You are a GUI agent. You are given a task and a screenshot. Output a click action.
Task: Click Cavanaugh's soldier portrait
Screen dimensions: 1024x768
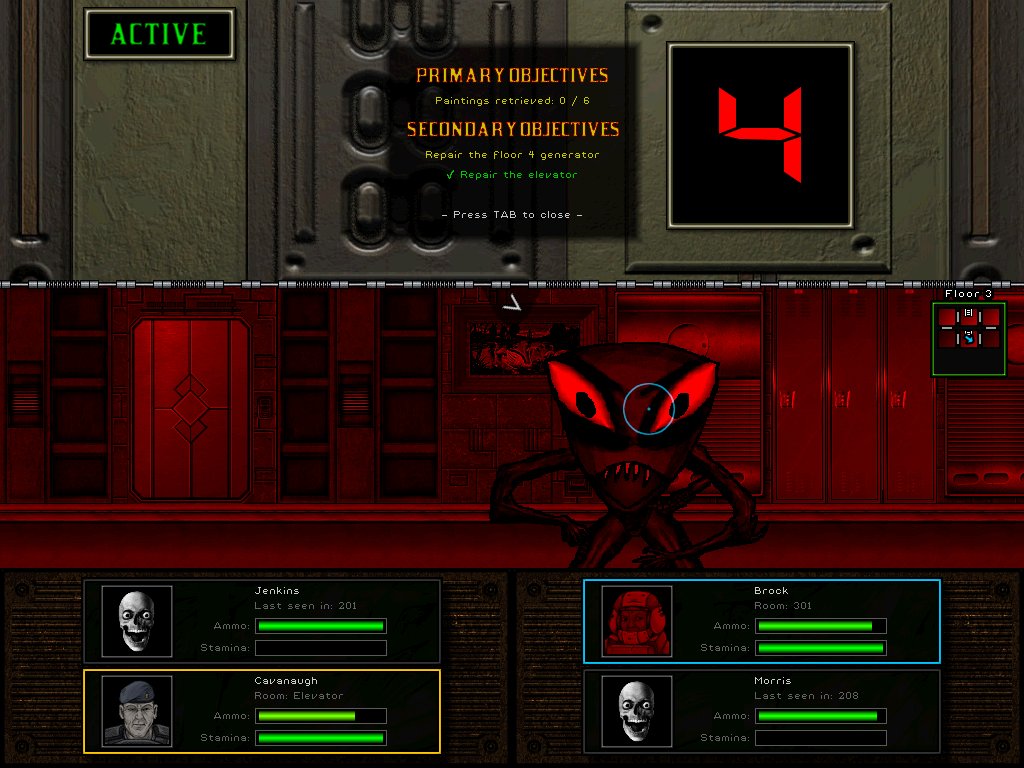coord(137,711)
